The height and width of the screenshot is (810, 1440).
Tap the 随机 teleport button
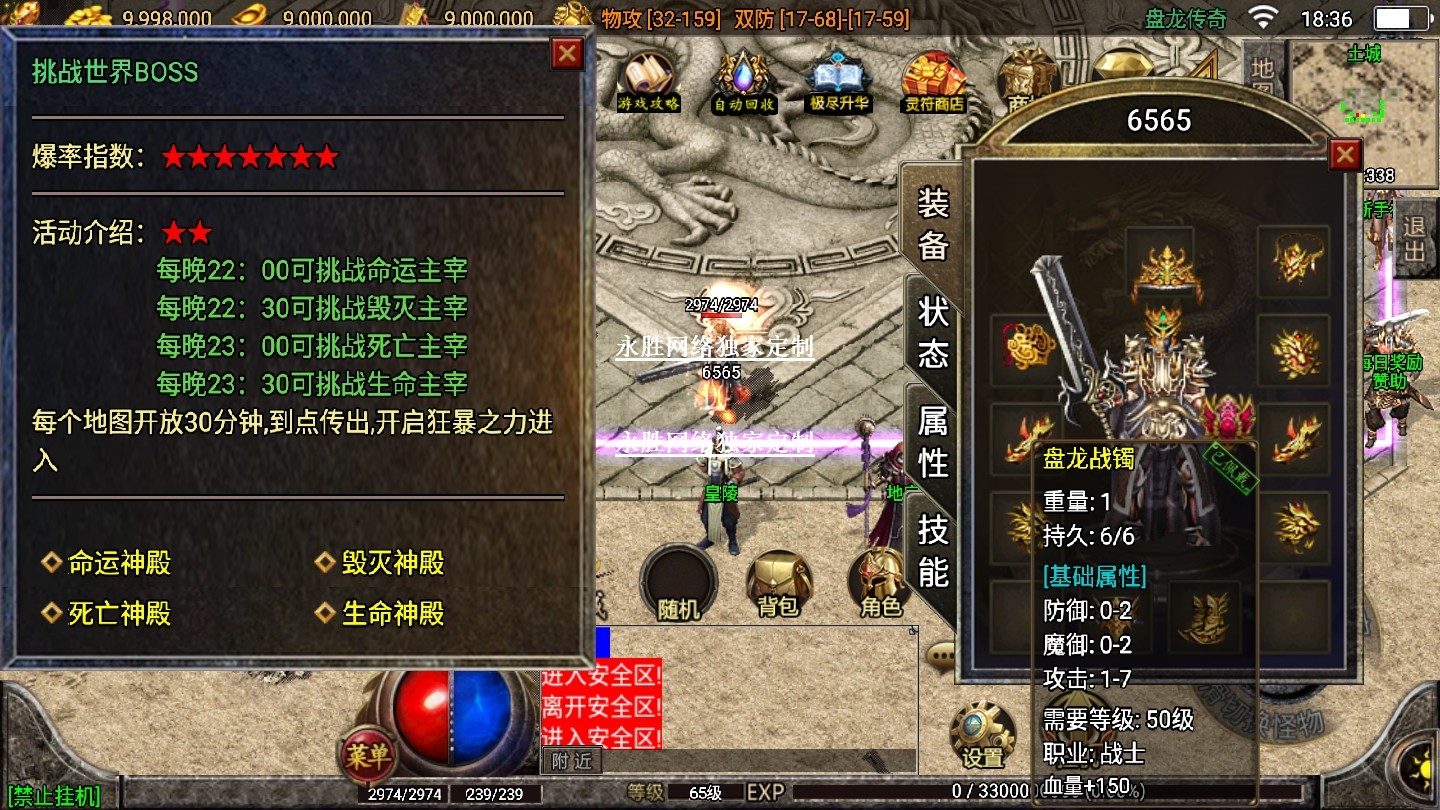point(678,585)
